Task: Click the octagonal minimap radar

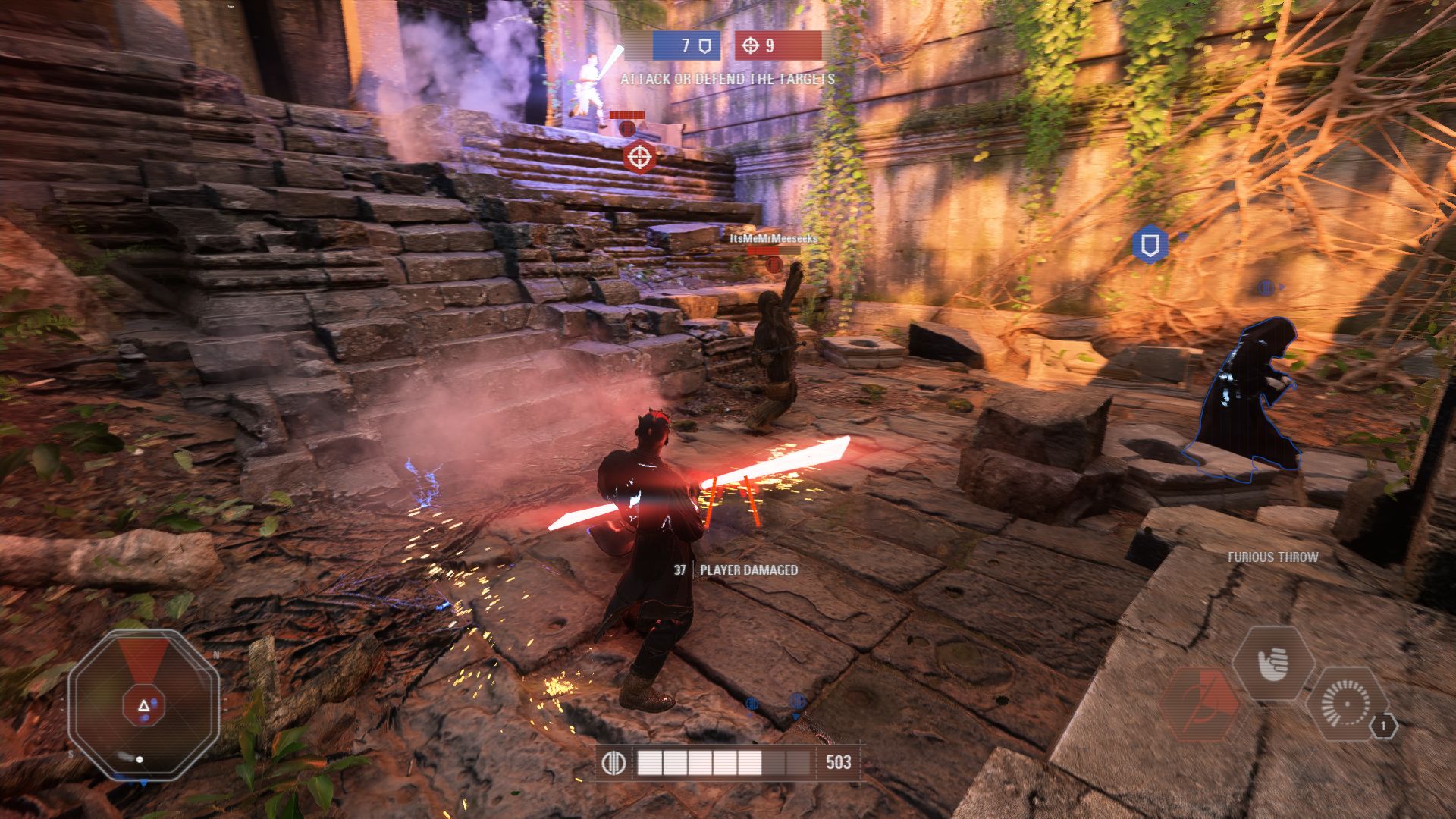Action: coord(143,705)
